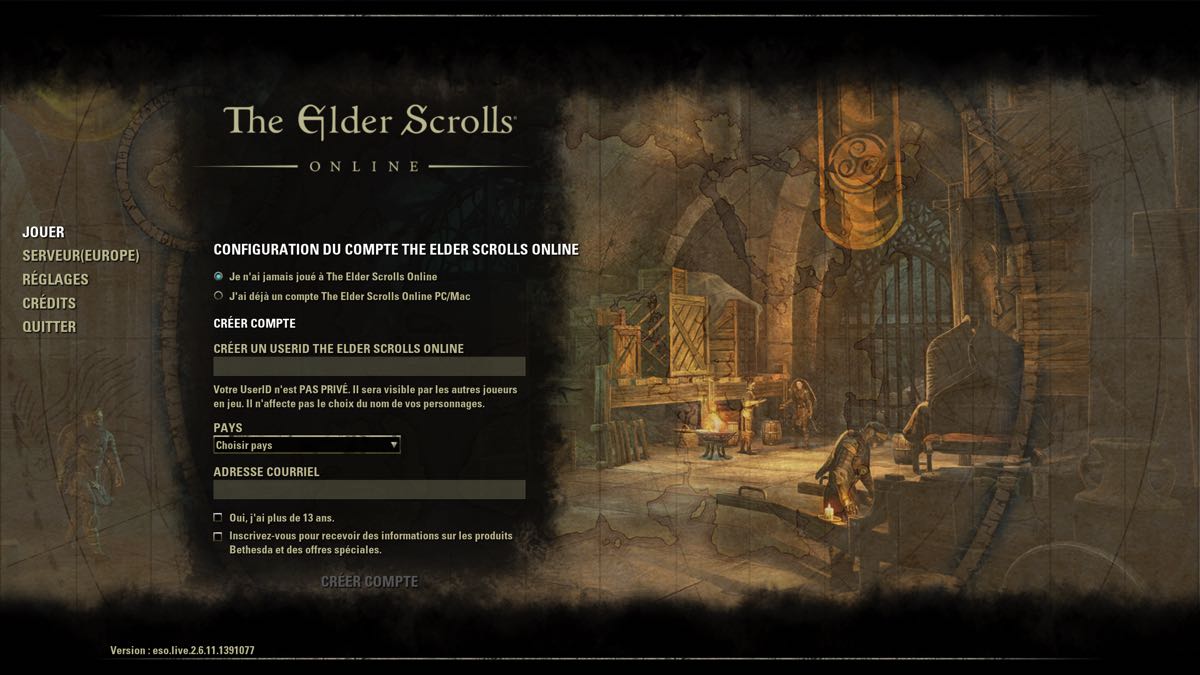The height and width of the screenshot is (675, 1200).
Task: Open the SERVEUR(EUROPE) server selection
Action: (x=81, y=256)
